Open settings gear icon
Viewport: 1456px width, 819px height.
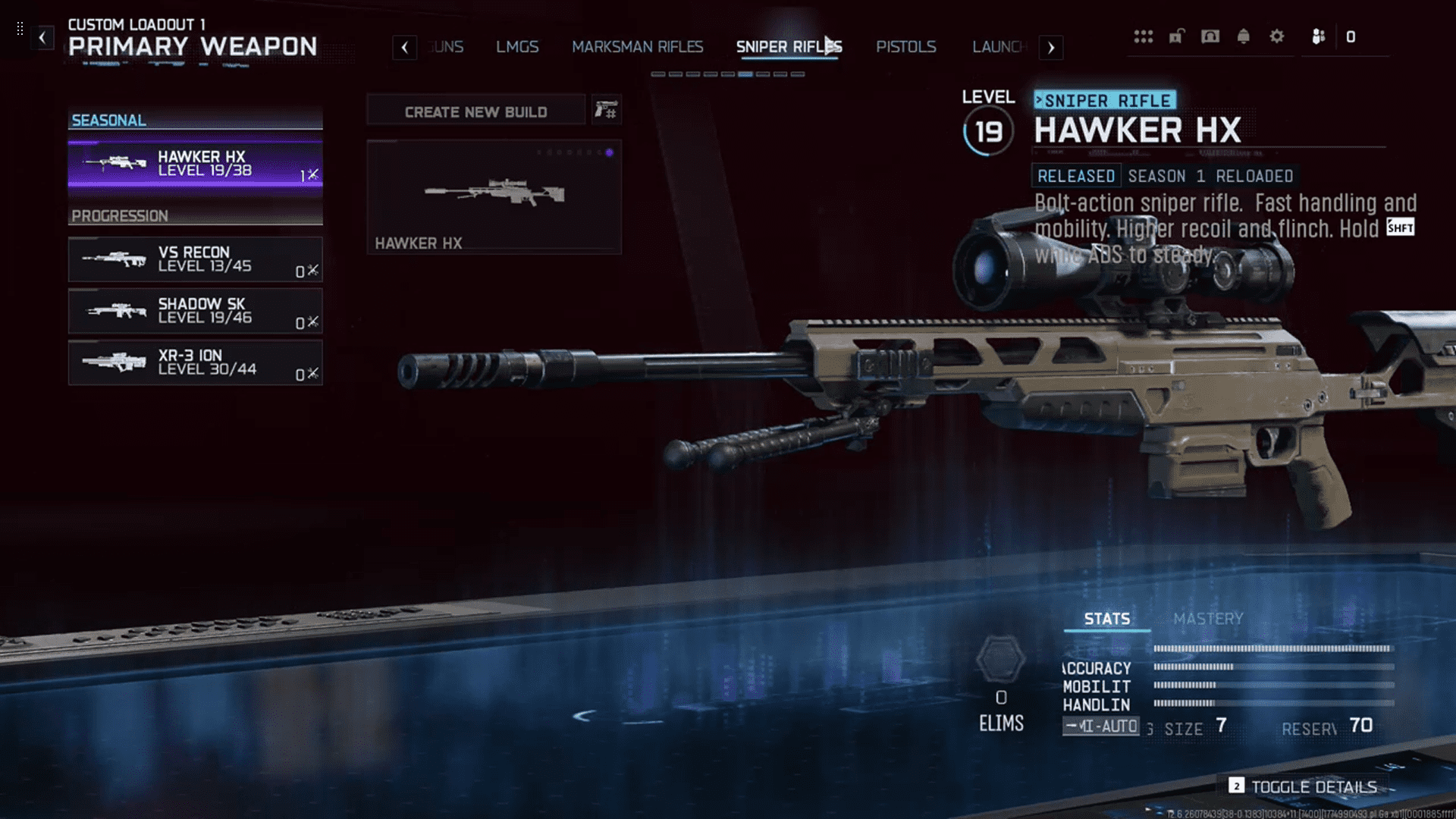click(x=1277, y=36)
